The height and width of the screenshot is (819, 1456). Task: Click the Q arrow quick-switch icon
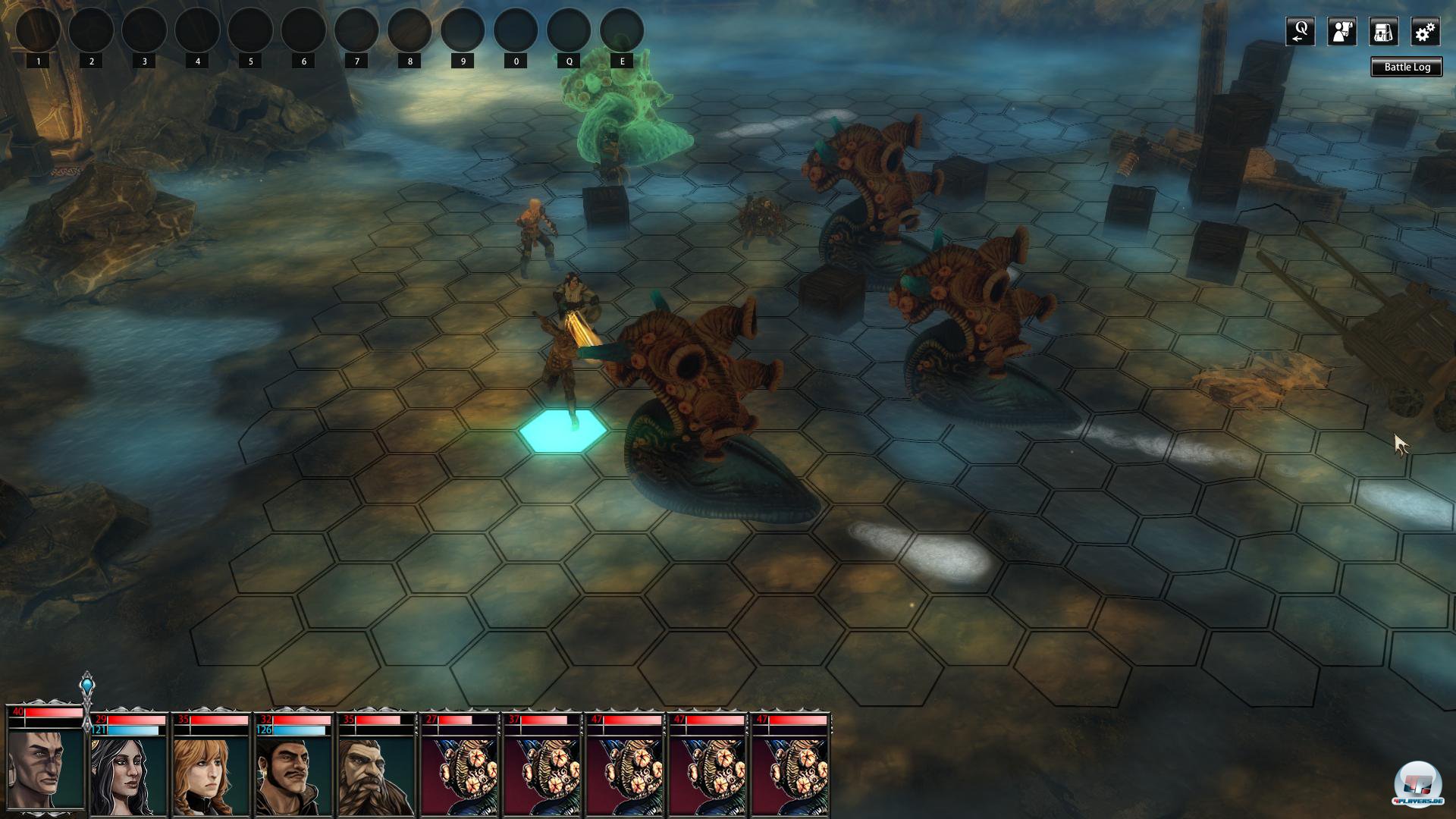pyautogui.click(x=1300, y=32)
